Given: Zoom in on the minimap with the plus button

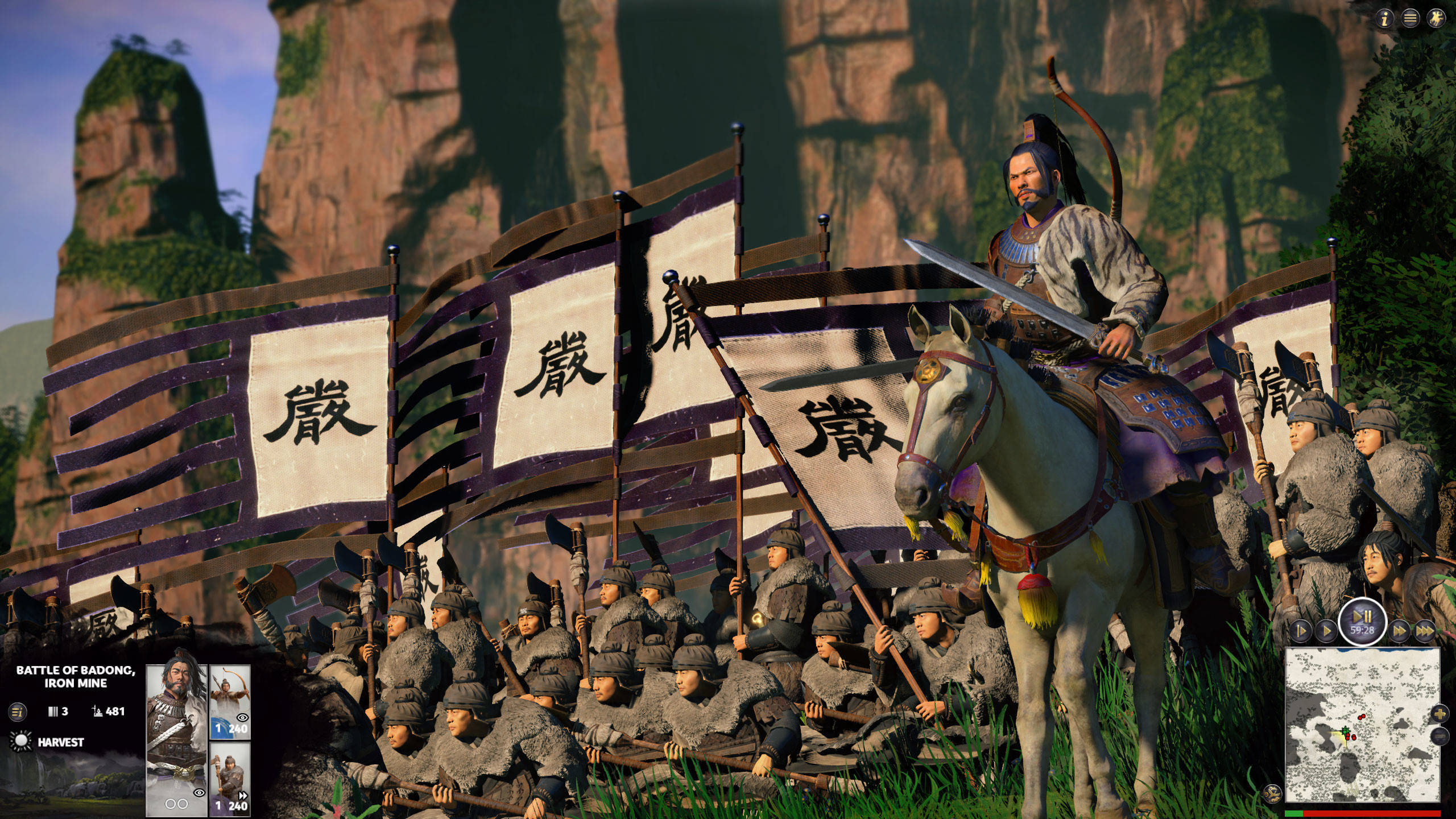Looking at the screenshot, I should pyautogui.click(x=1440, y=714).
